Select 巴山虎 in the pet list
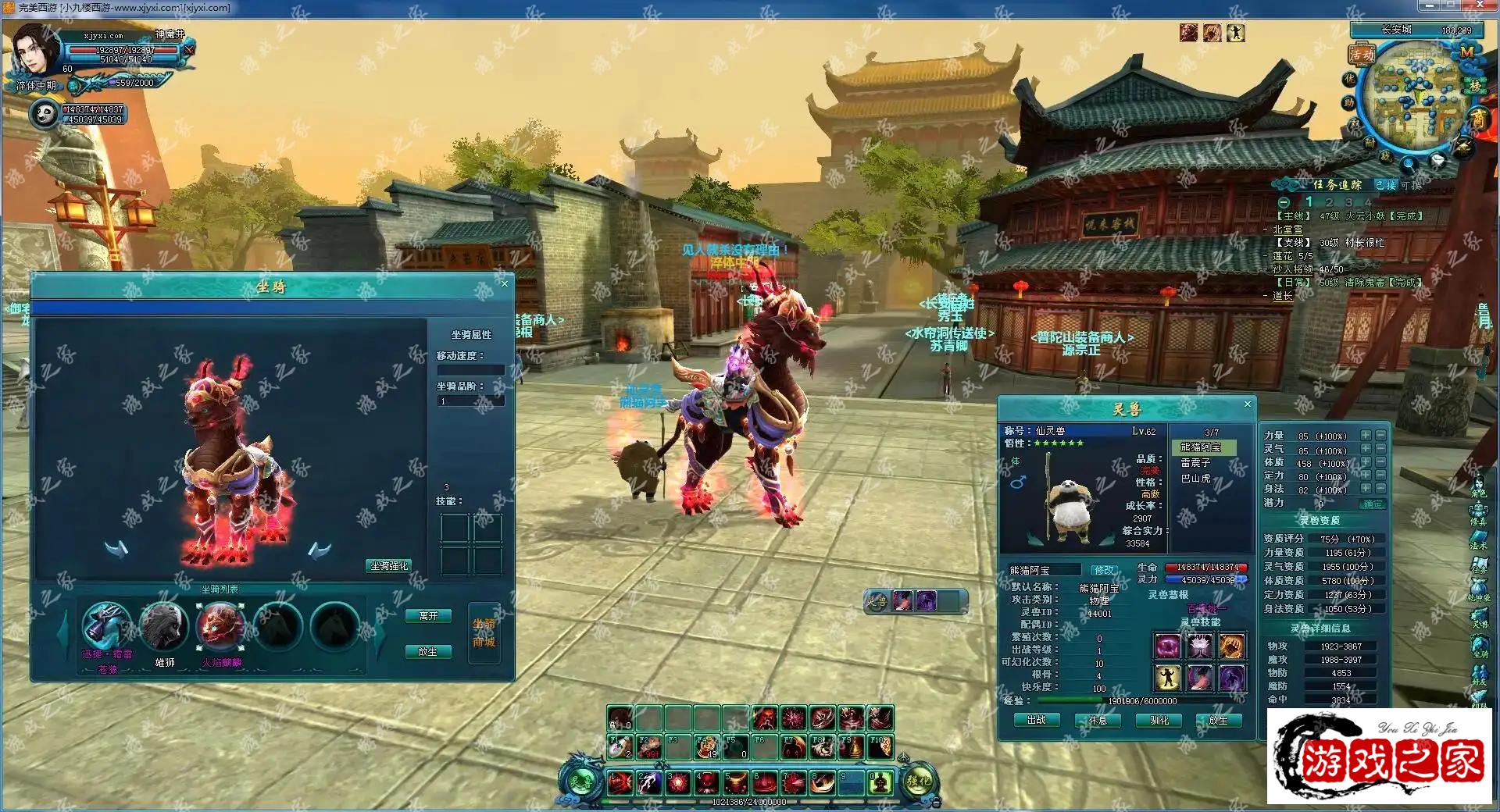1500x812 pixels. pyautogui.click(x=1195, y=478)
